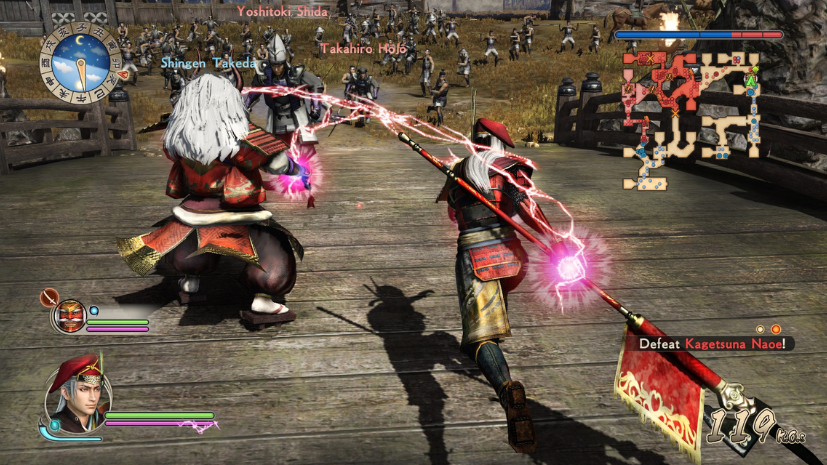Switch to the masked partner character portrait
Screen dimensions: 827x465
[70, 314]
